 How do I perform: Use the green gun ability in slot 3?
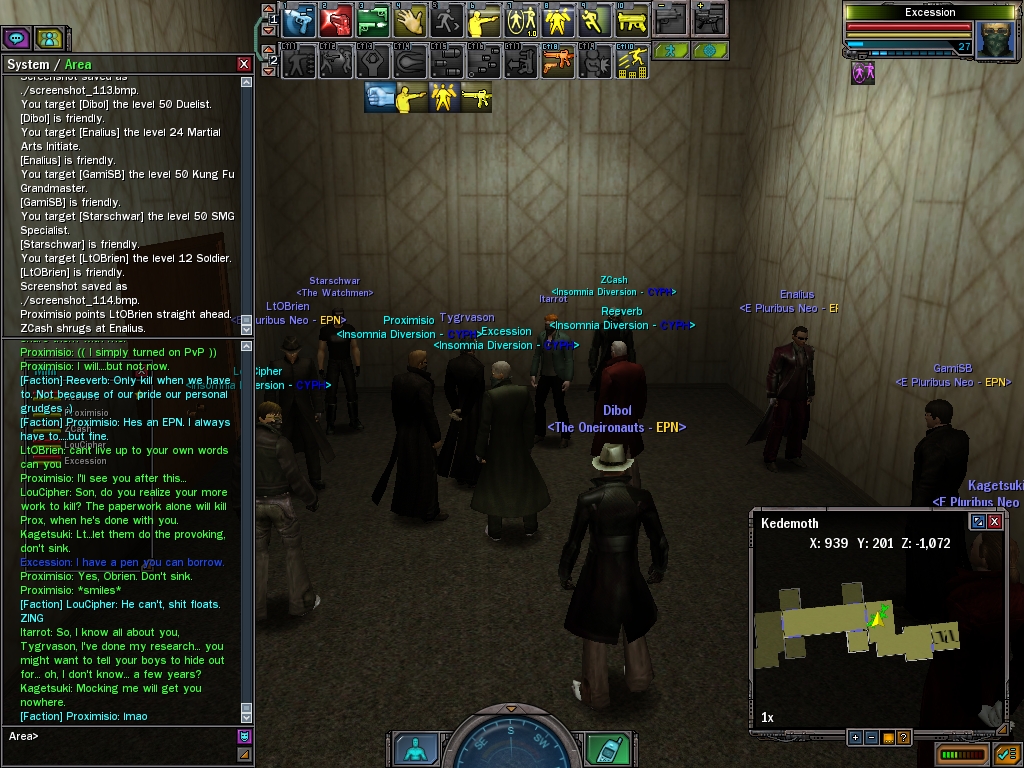[x=373, y=20]
